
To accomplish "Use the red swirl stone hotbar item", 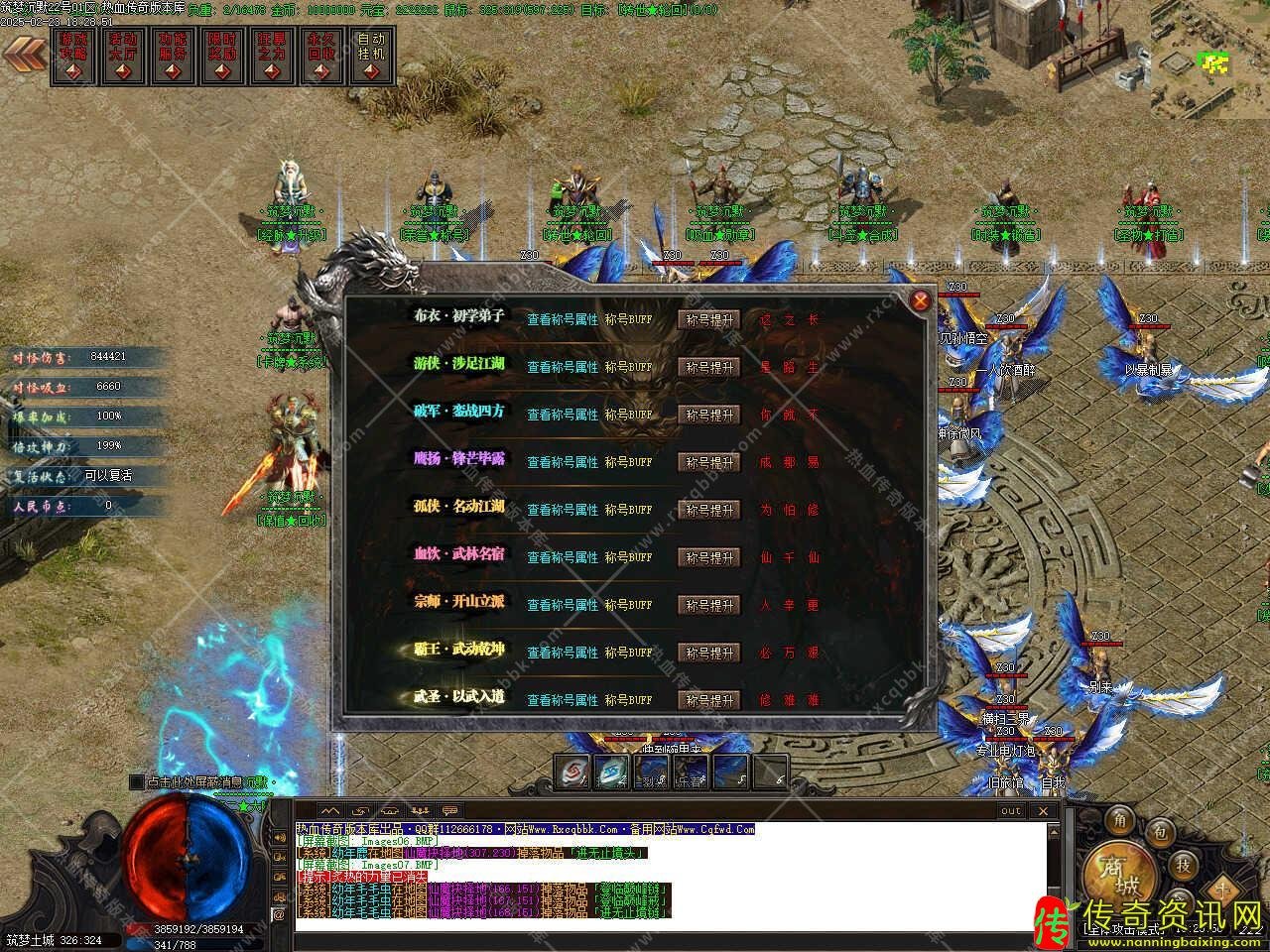I will [573, 772].
